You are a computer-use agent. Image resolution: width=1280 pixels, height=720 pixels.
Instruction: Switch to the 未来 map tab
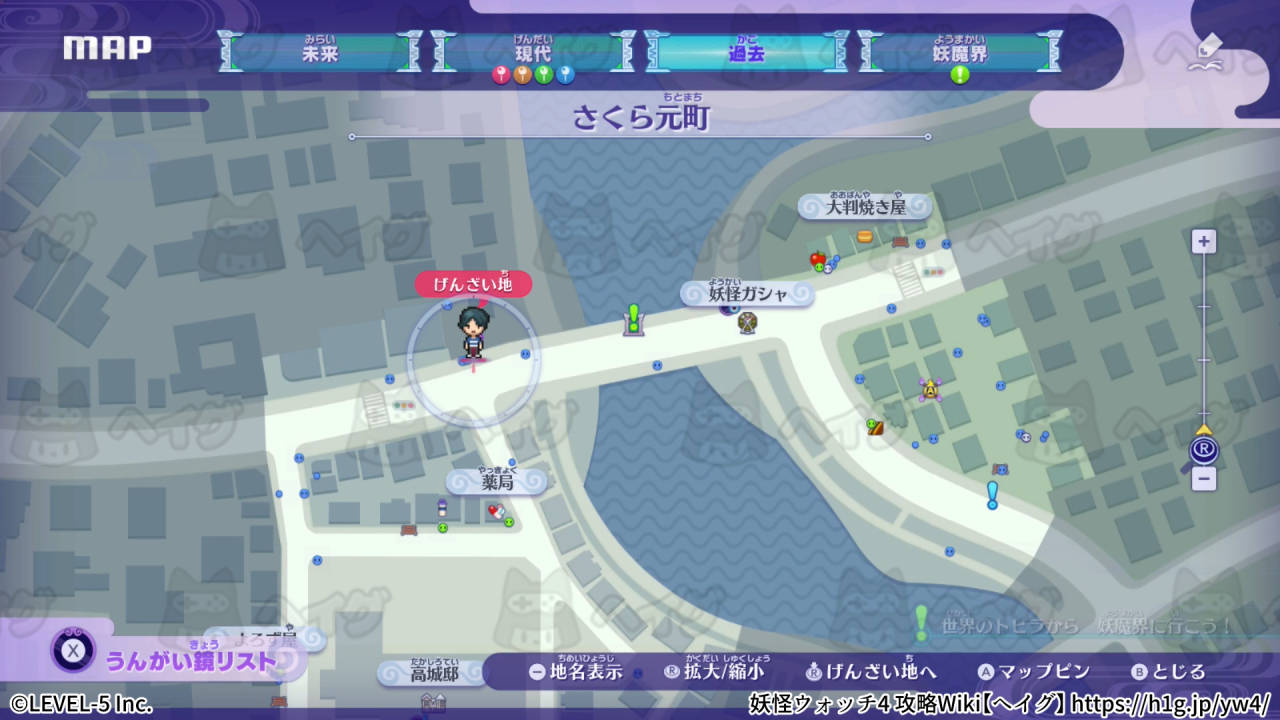(320, 50)
